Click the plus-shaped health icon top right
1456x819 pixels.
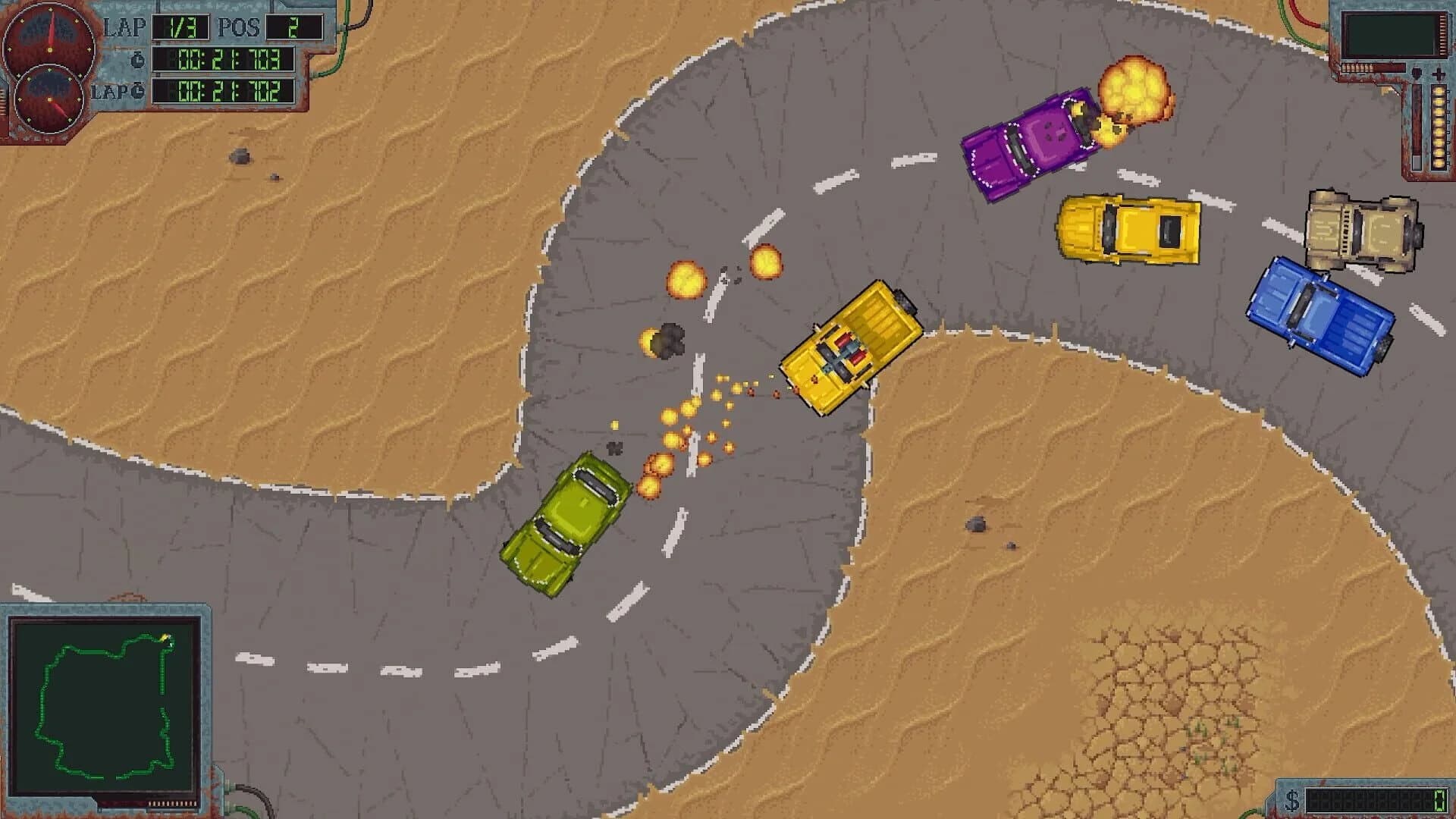[x=1439, y=74]
